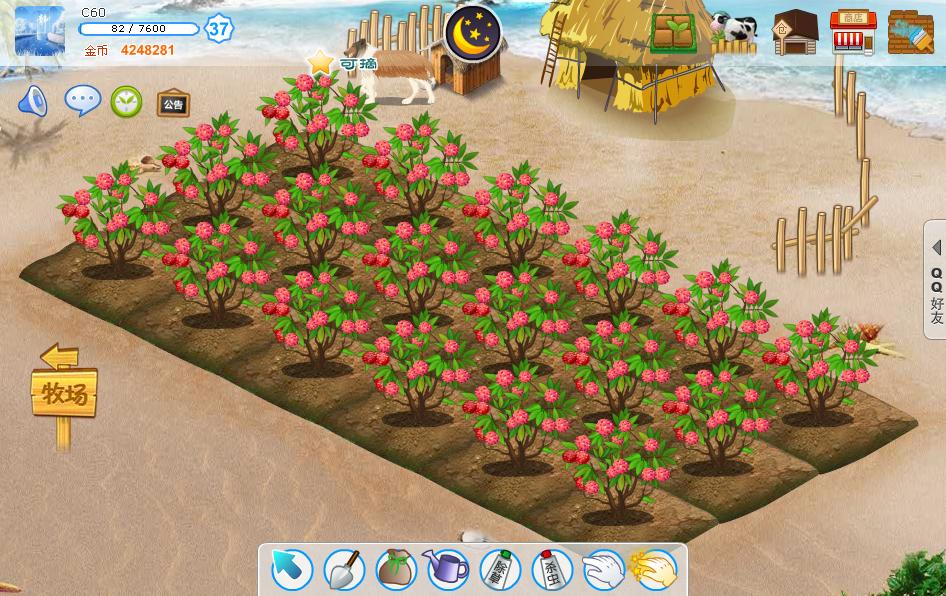Expand the QQ好友 friends side panel
946x596 pixels.
coord(935,282)
